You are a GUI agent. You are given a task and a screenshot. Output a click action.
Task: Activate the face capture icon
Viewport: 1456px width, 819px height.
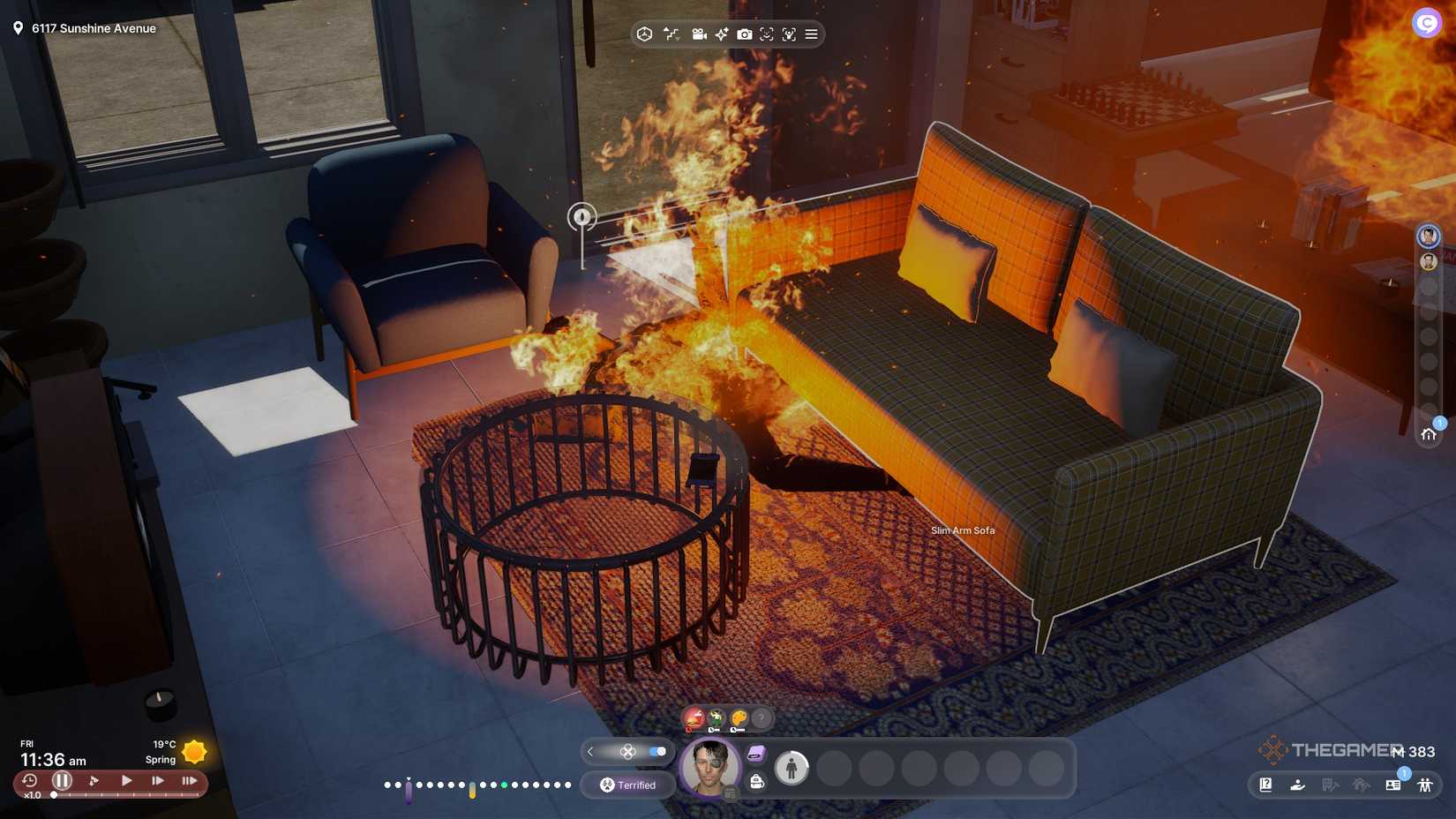(767, 34)
